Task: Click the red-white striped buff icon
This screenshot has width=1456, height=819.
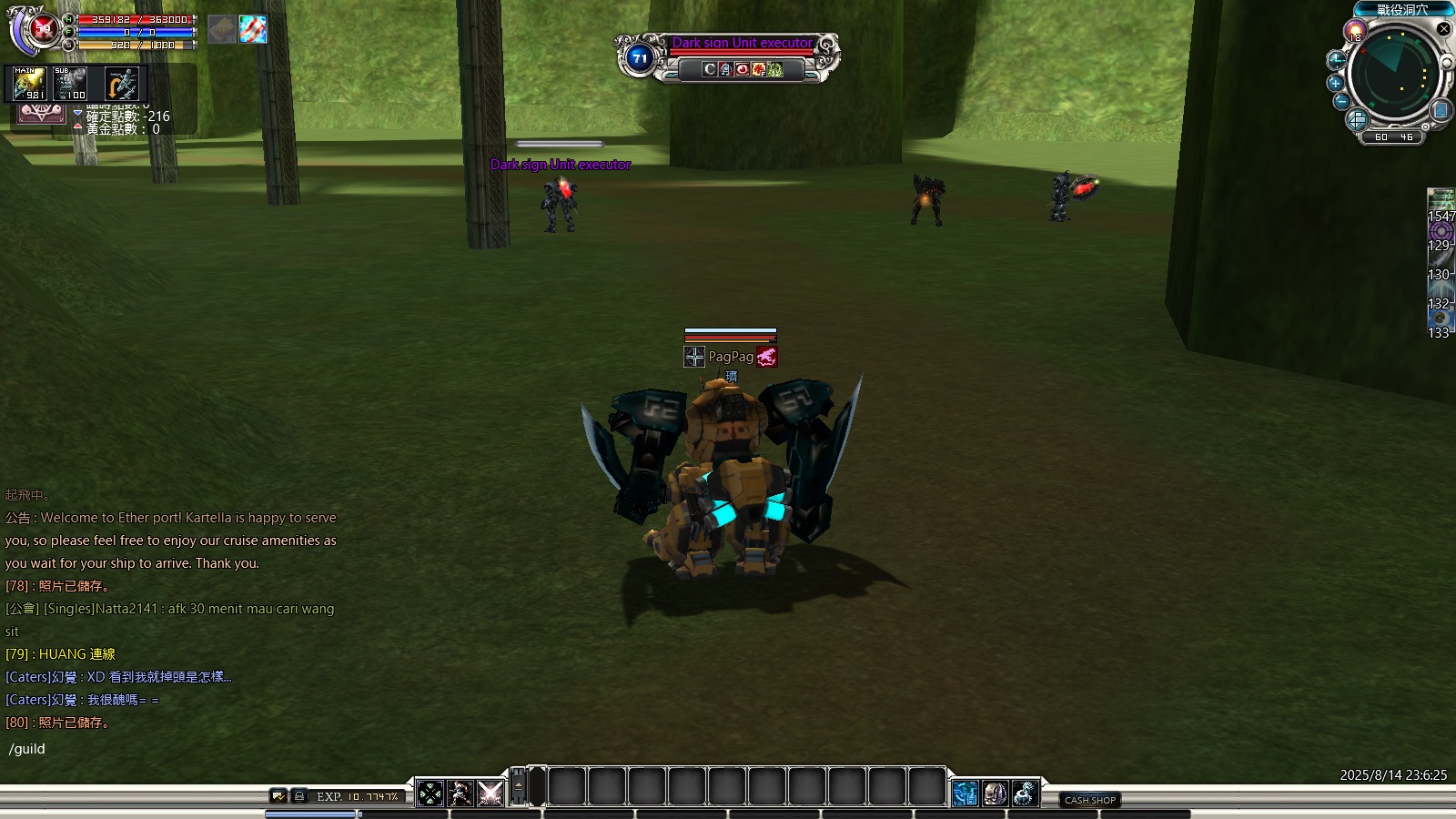Action: [253, 29]
